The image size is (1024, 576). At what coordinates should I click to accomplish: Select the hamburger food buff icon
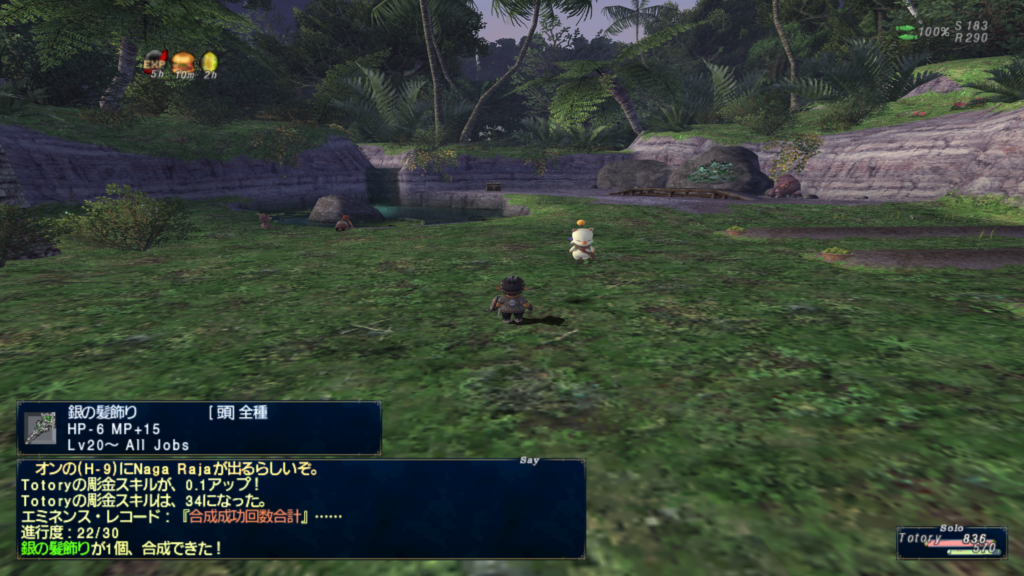[x=182, y=62]
